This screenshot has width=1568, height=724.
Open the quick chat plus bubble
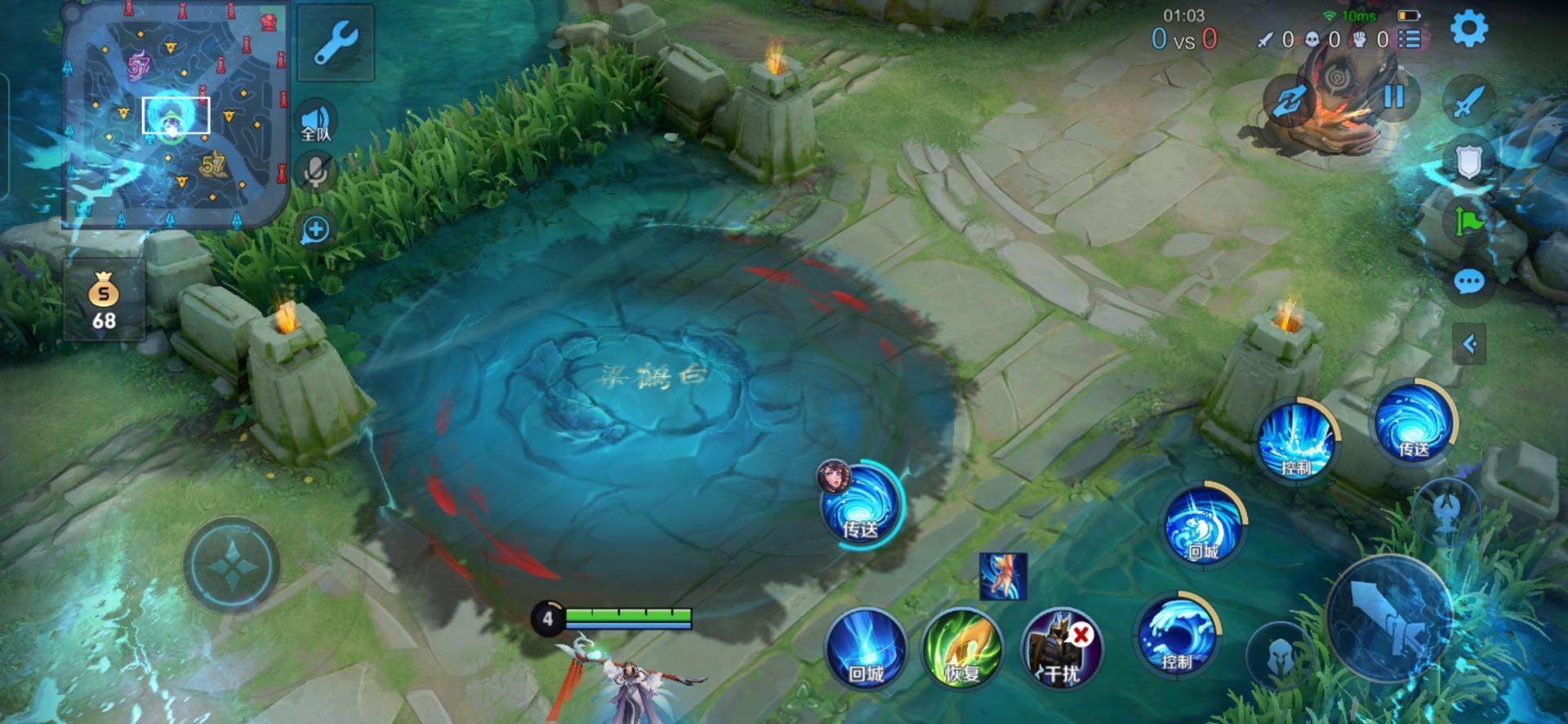click(315, 230)
